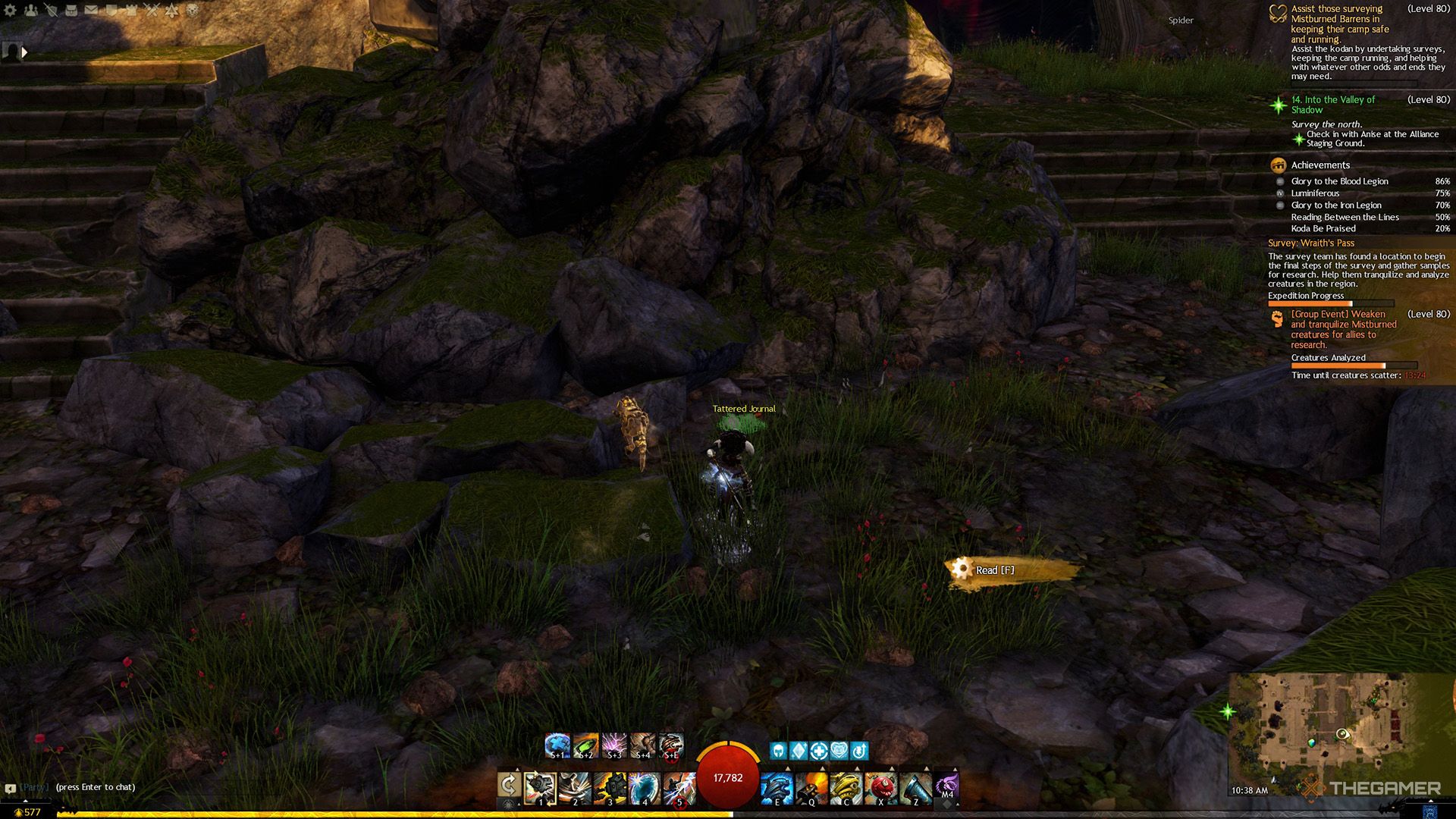Use the lightning leap skill in slot 5
The width and height of the screenshot is (1456, 819).
pyautogui.click(x=679, y=788)
